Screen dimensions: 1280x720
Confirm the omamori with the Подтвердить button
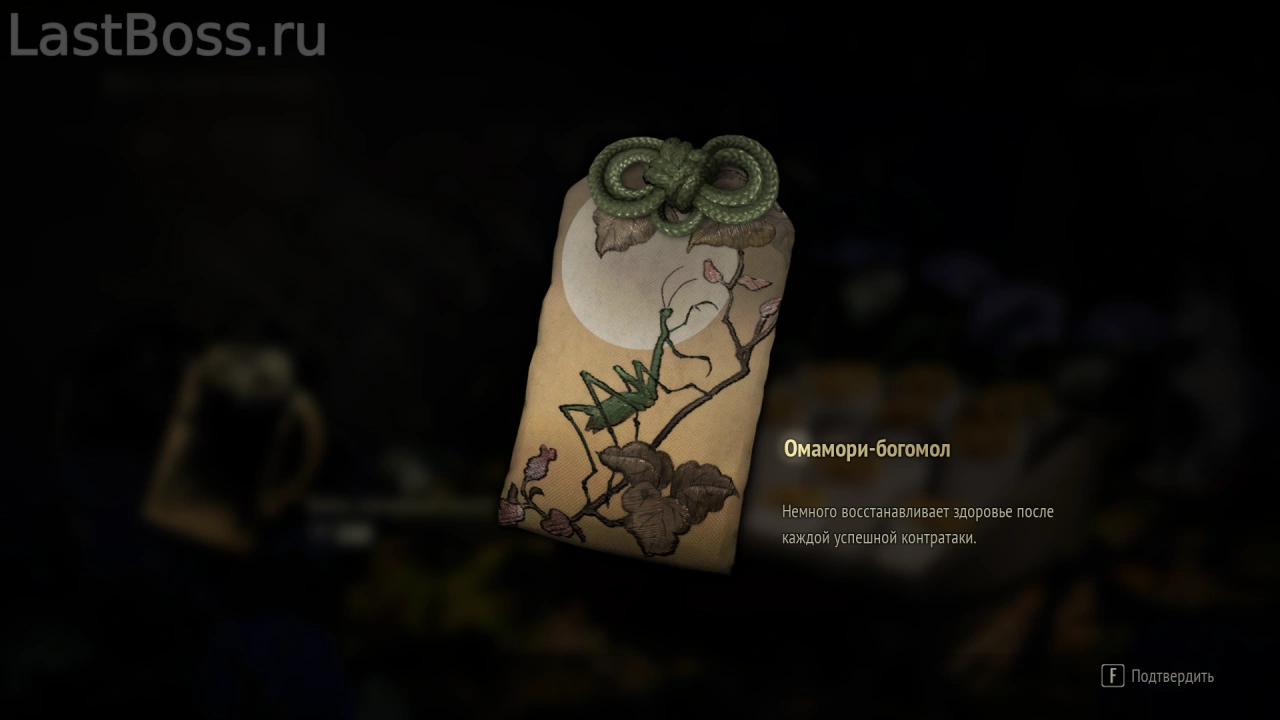(x=1158, y=676)
